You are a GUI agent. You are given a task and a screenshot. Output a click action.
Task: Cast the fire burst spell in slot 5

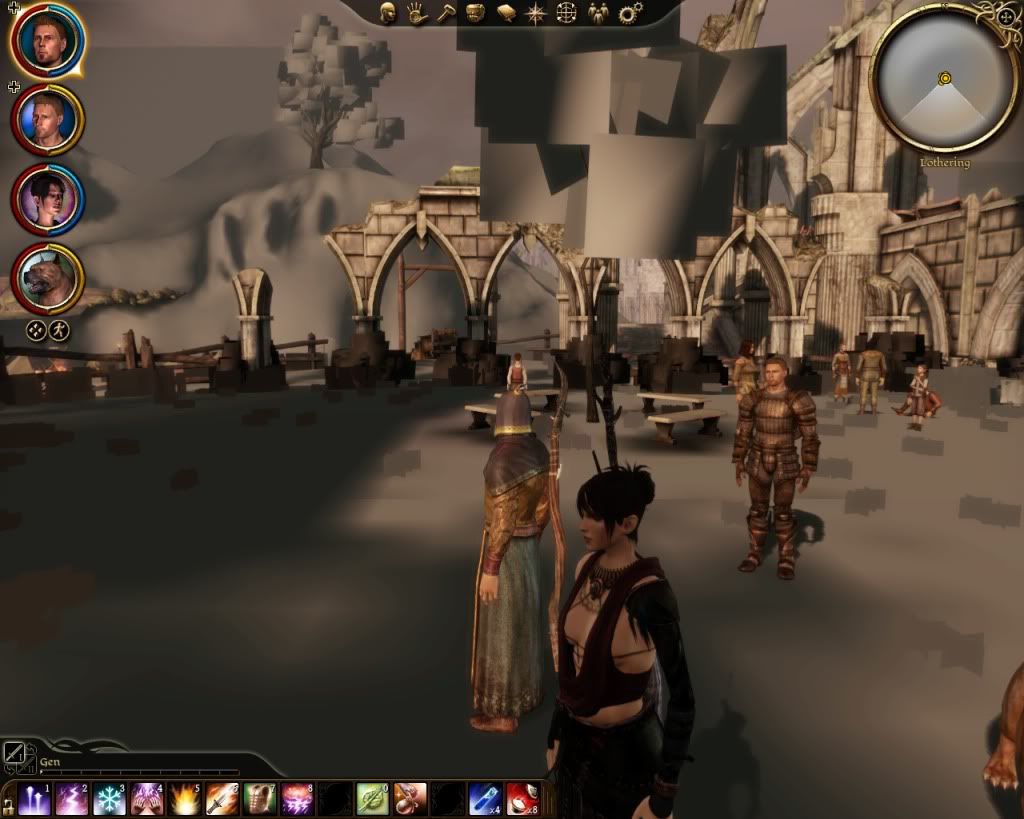pyautogui.click(x=184, y=799)
